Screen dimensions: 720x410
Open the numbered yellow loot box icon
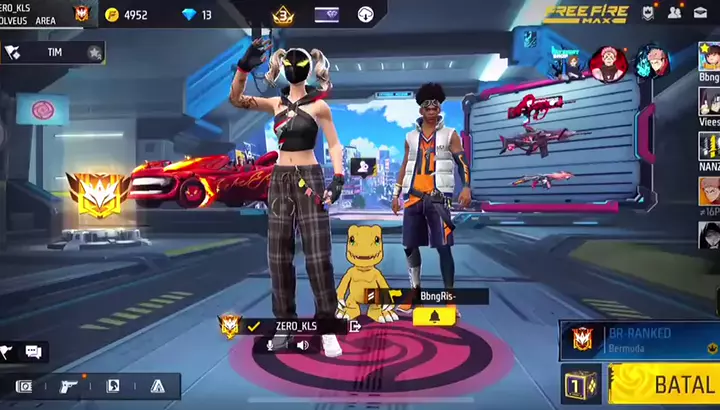(580, 385)
